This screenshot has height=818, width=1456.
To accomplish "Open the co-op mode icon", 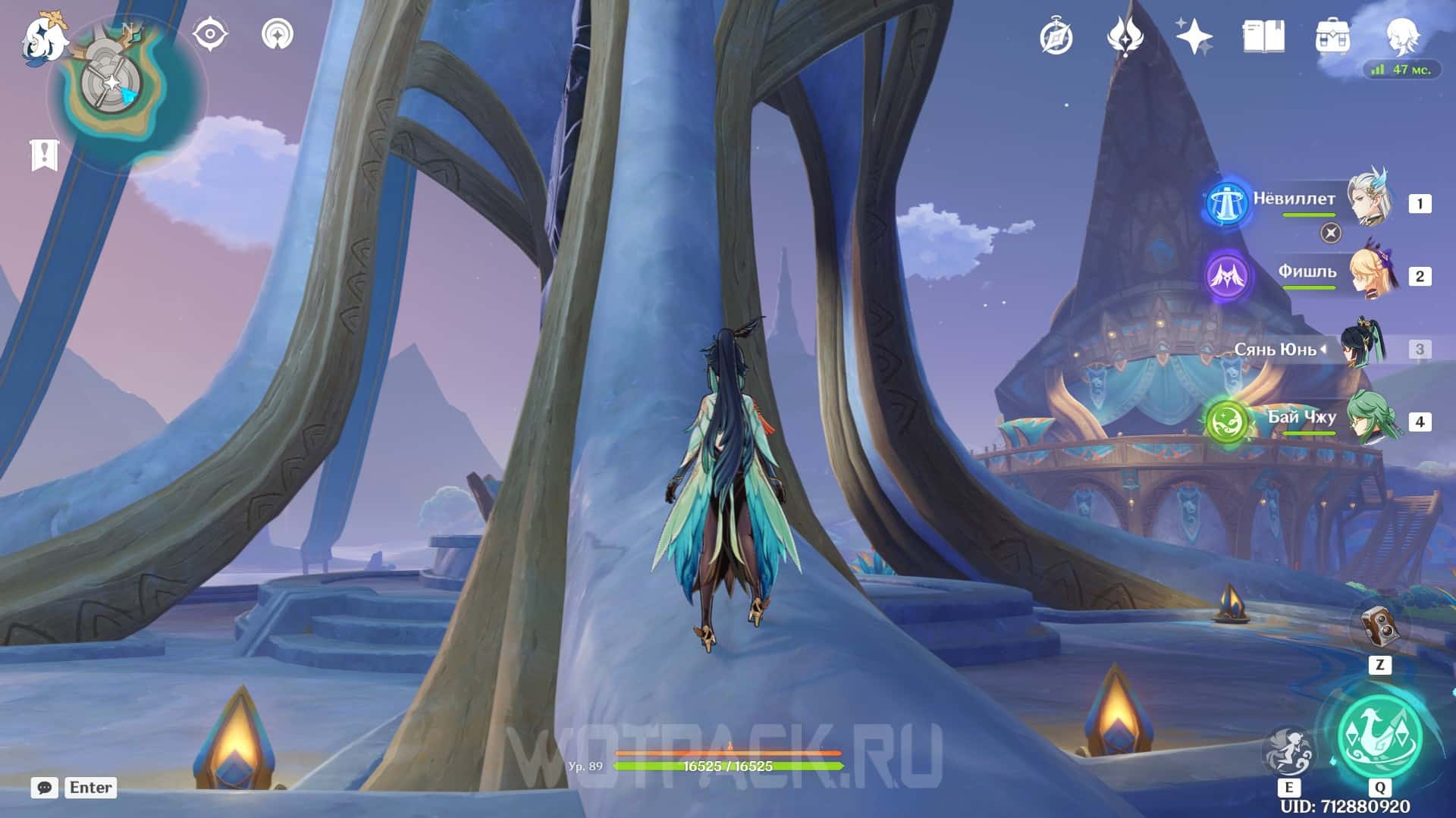I will pos(278,35).
